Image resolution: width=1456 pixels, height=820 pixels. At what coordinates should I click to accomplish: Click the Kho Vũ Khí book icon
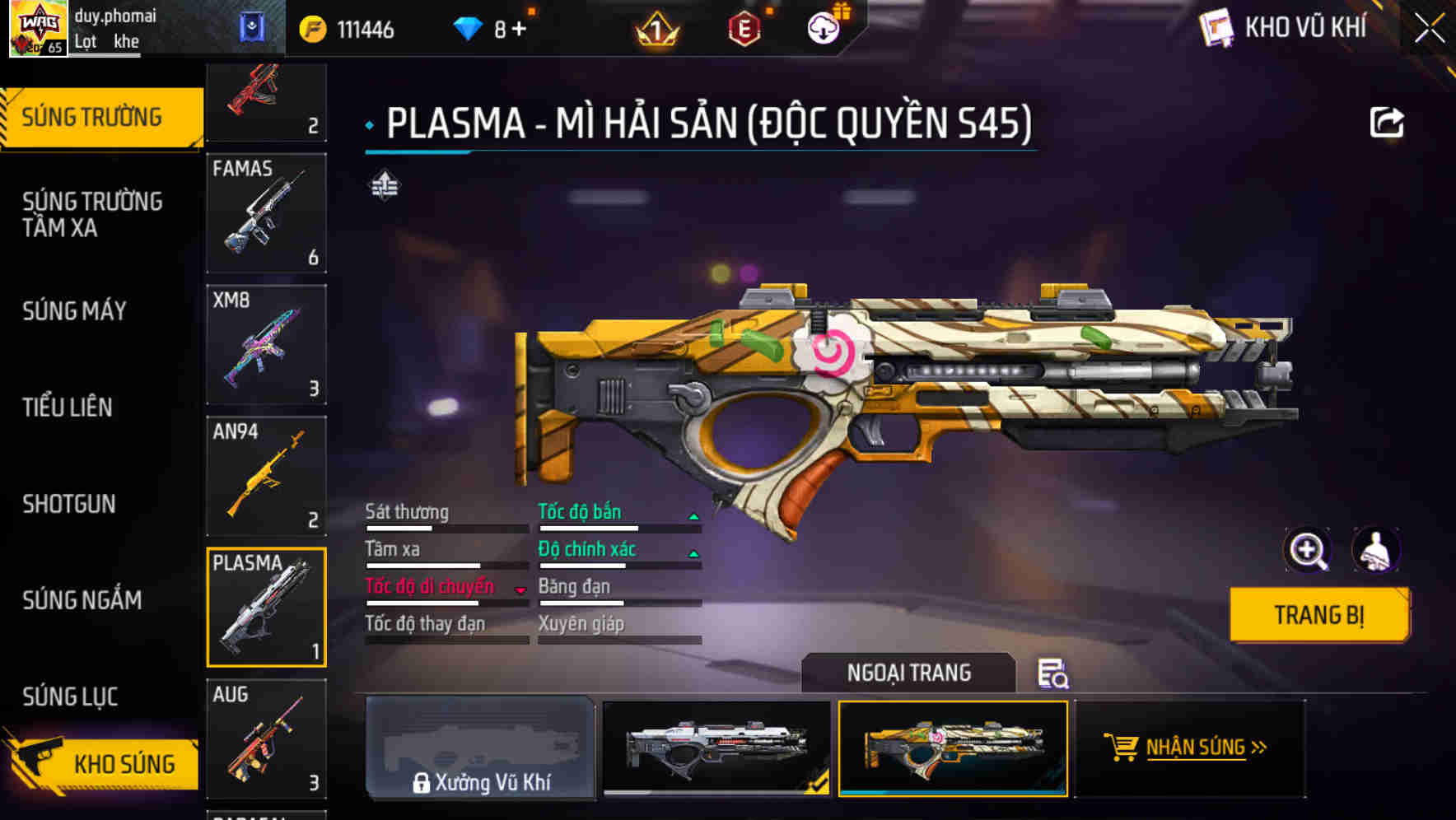pyautogui.click(x=1216, y=27)
